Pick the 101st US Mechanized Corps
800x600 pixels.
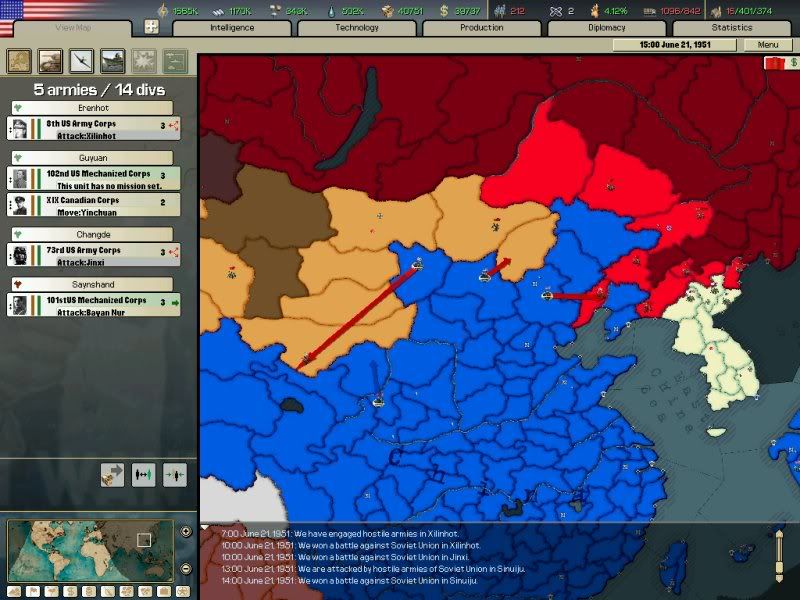(x=92, y=304)
